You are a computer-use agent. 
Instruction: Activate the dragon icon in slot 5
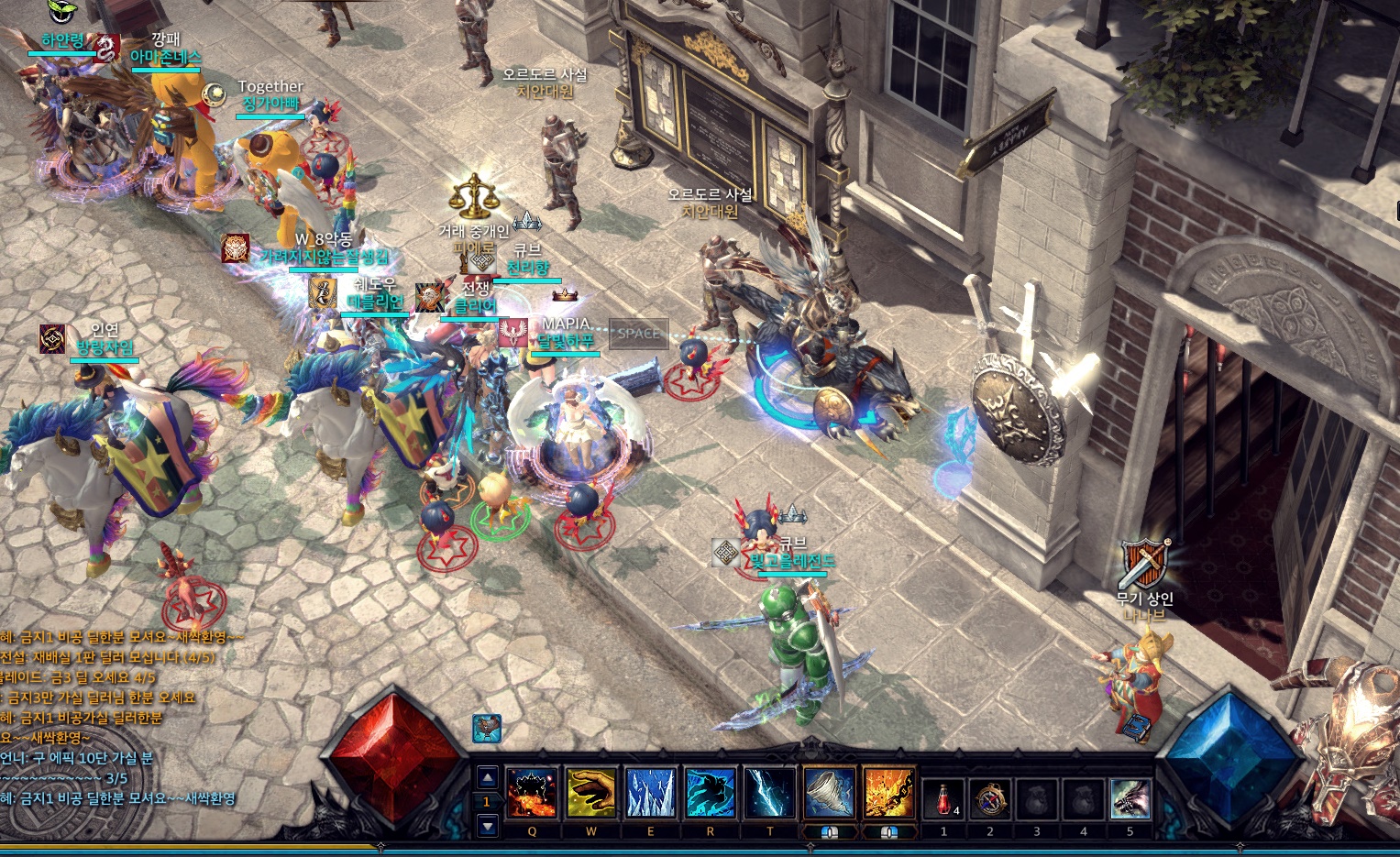pyautogui.click(x=1130, y=799)
